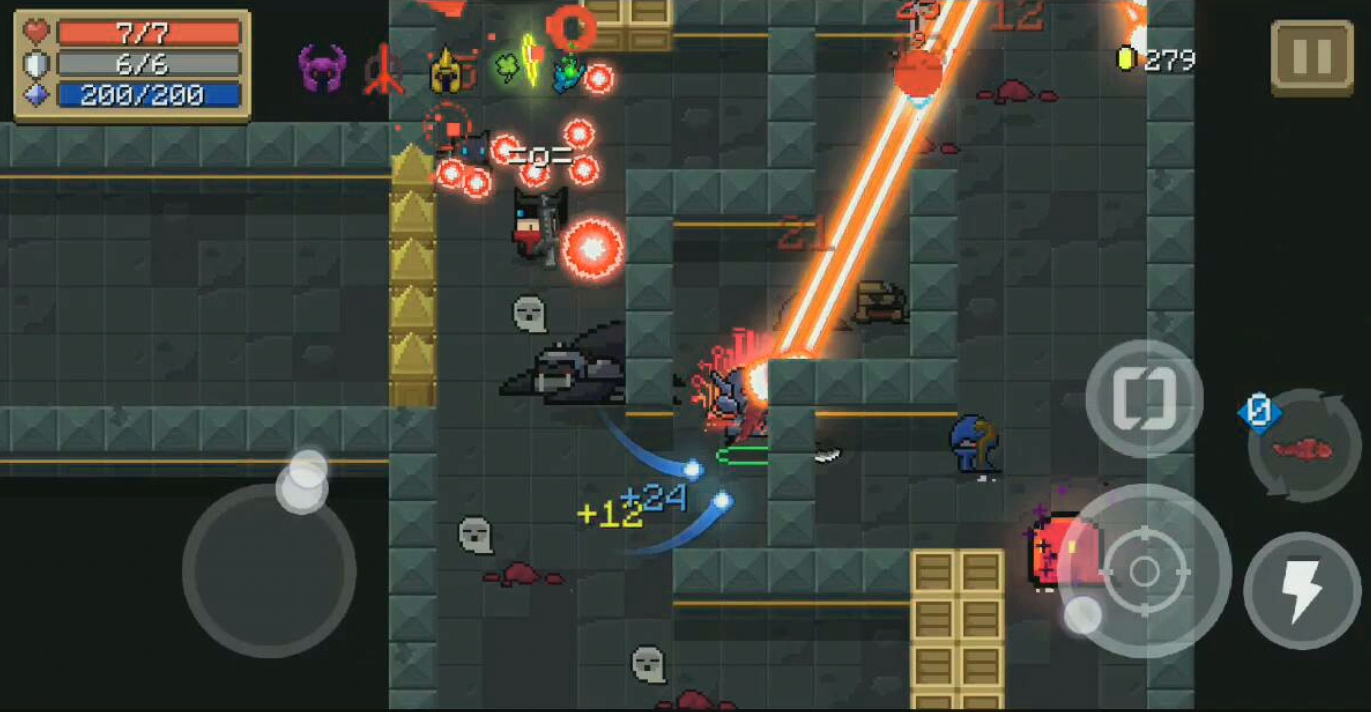Tap the crosshair attack button
1371x712 pixels.
(x=1144, y=571)
